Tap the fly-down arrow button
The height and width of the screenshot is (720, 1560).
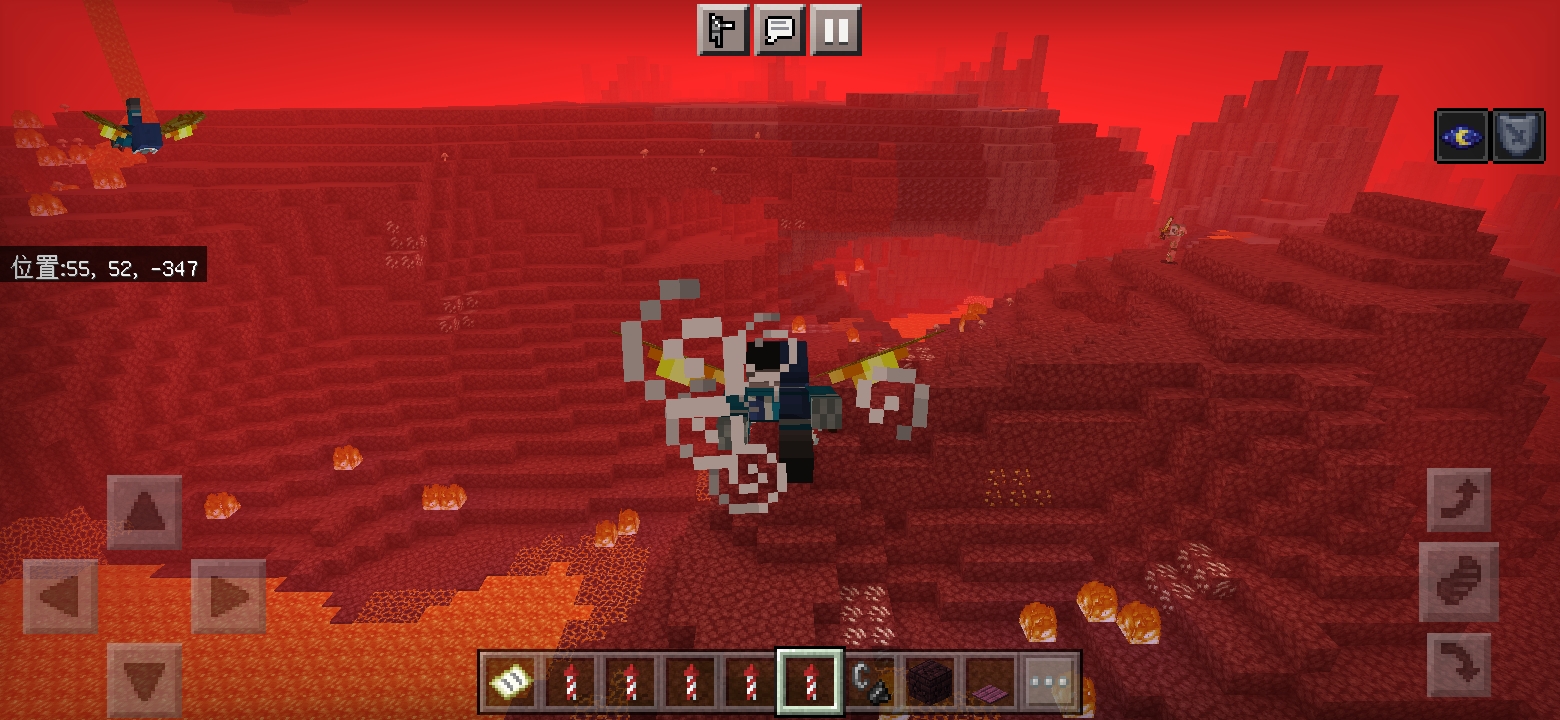pos(1459,664)
